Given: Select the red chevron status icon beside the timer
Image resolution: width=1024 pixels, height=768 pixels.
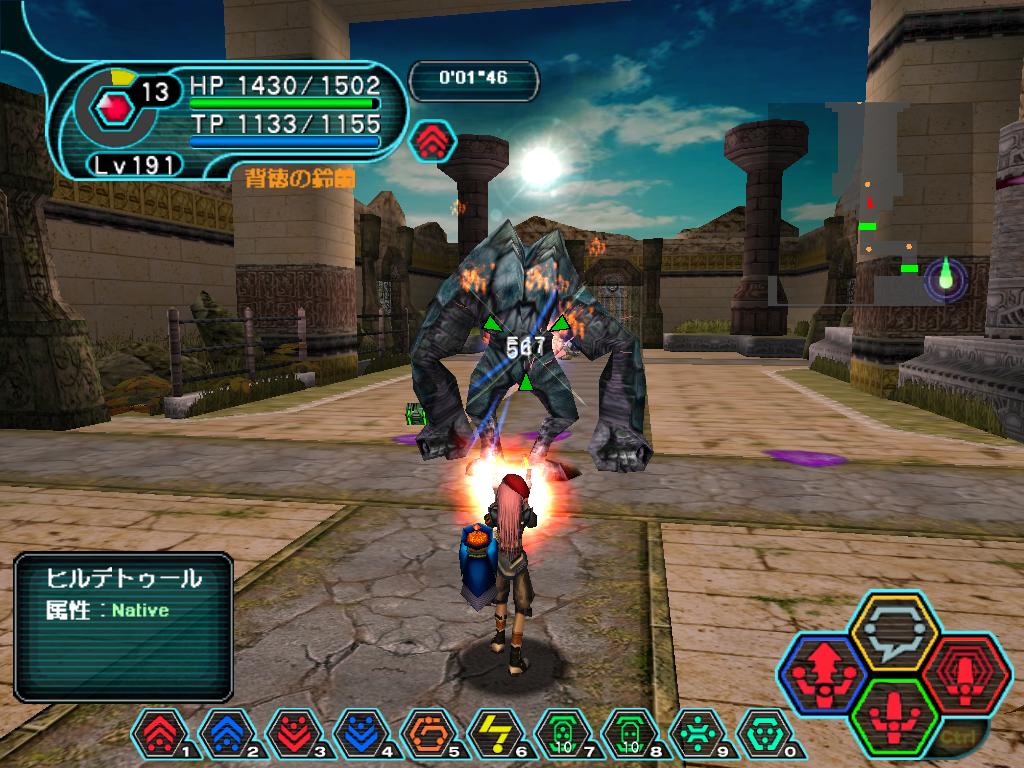Looking at the screenshot, I should pyautogui.click(x=432, y=141).
